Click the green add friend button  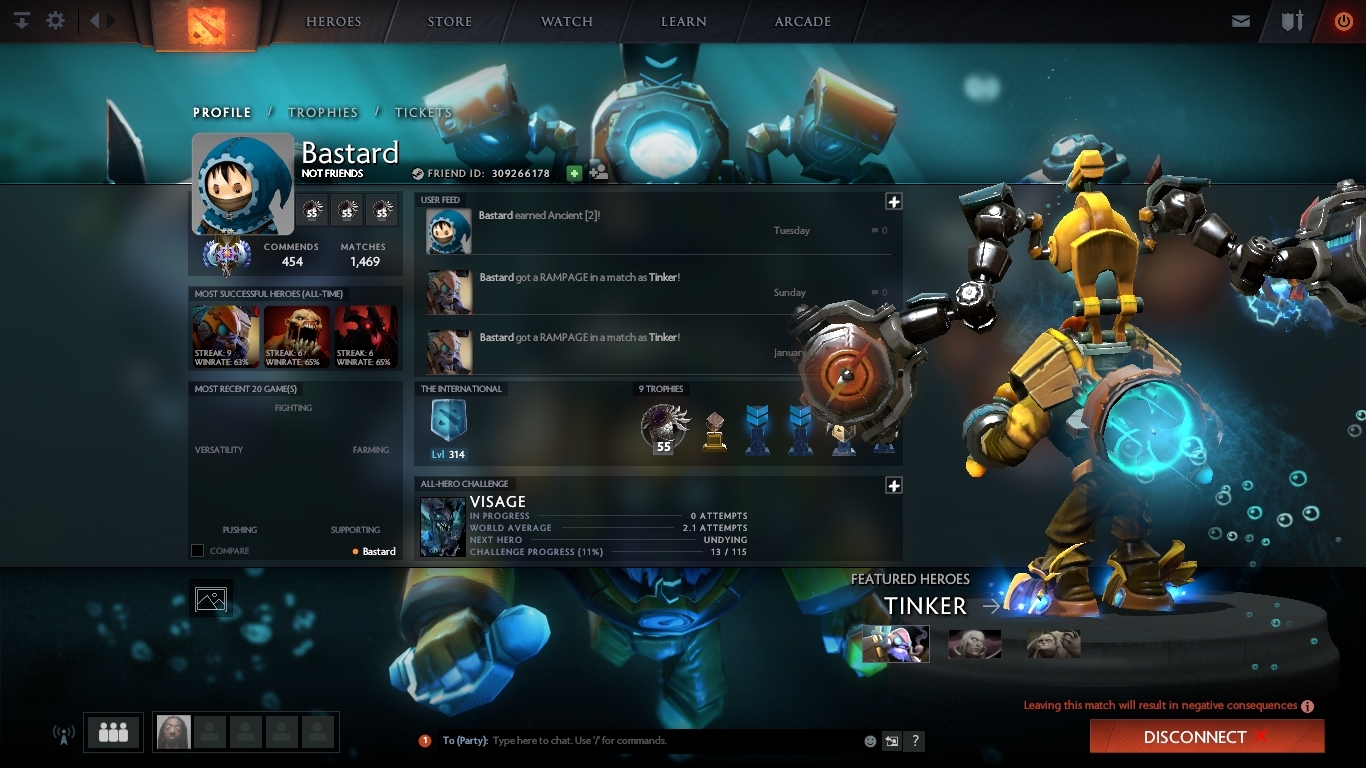tap(573, 172)
